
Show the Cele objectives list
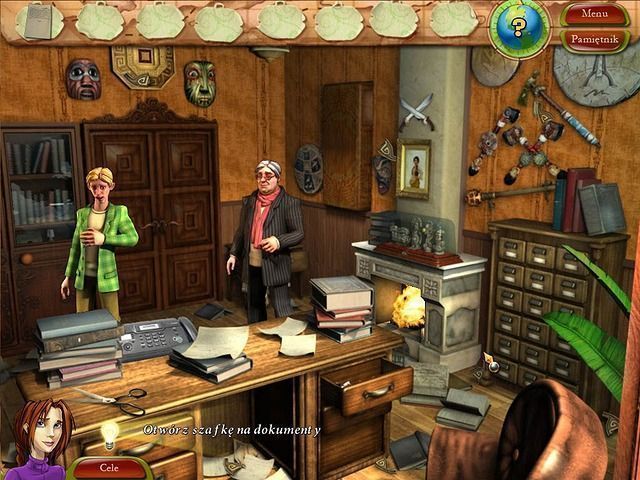[109, 466]
